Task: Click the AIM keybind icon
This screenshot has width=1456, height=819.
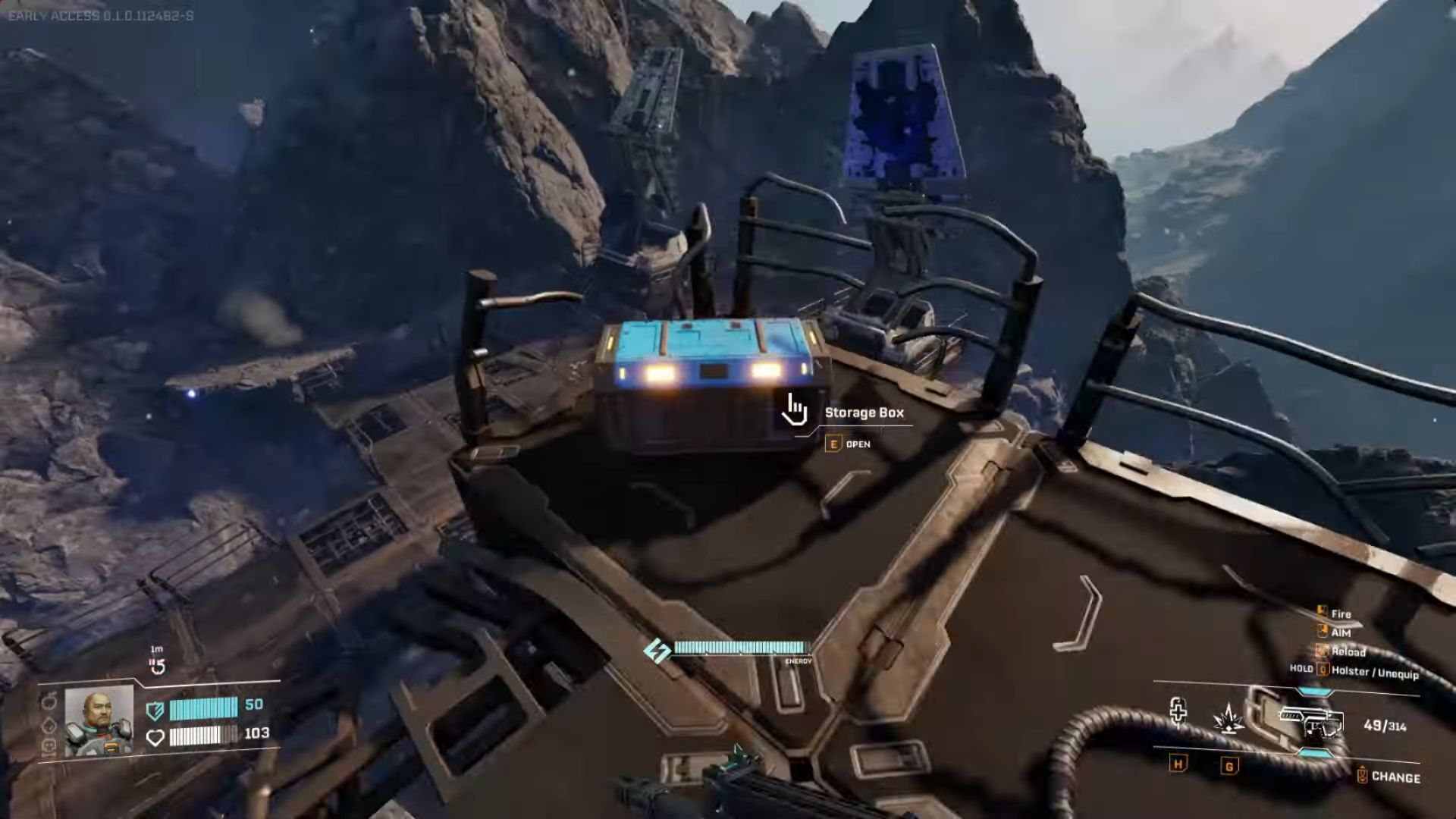Action: (x=1322, y=631)
